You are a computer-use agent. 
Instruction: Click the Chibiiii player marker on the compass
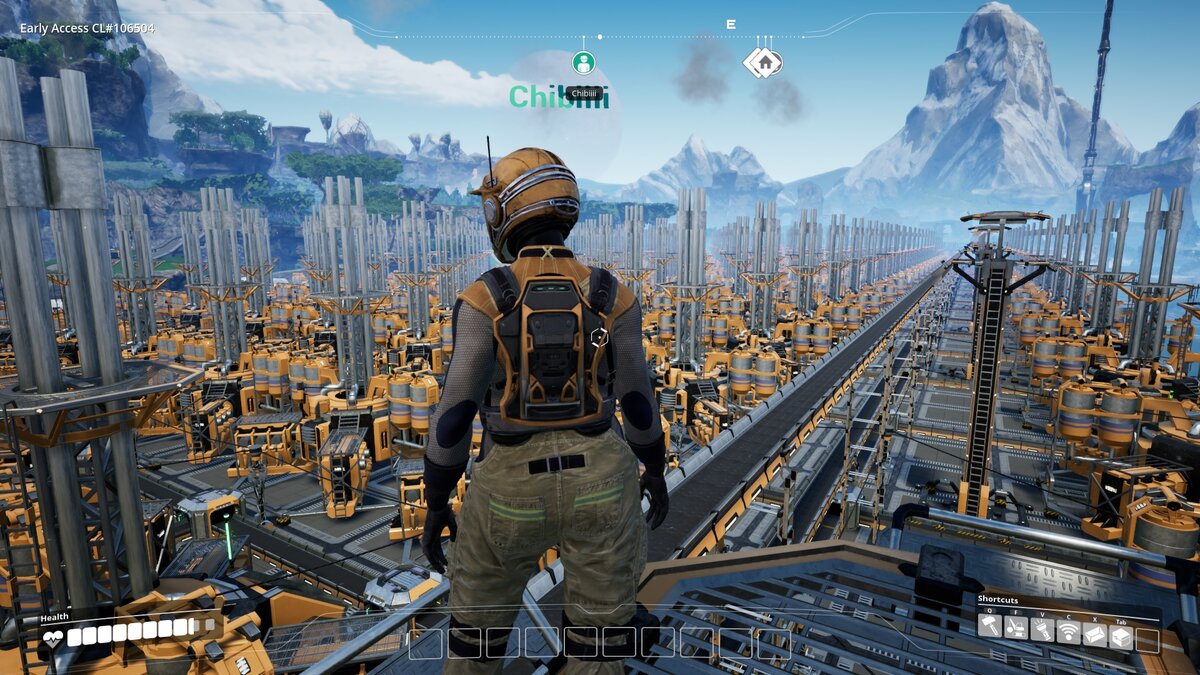point(584,63)
